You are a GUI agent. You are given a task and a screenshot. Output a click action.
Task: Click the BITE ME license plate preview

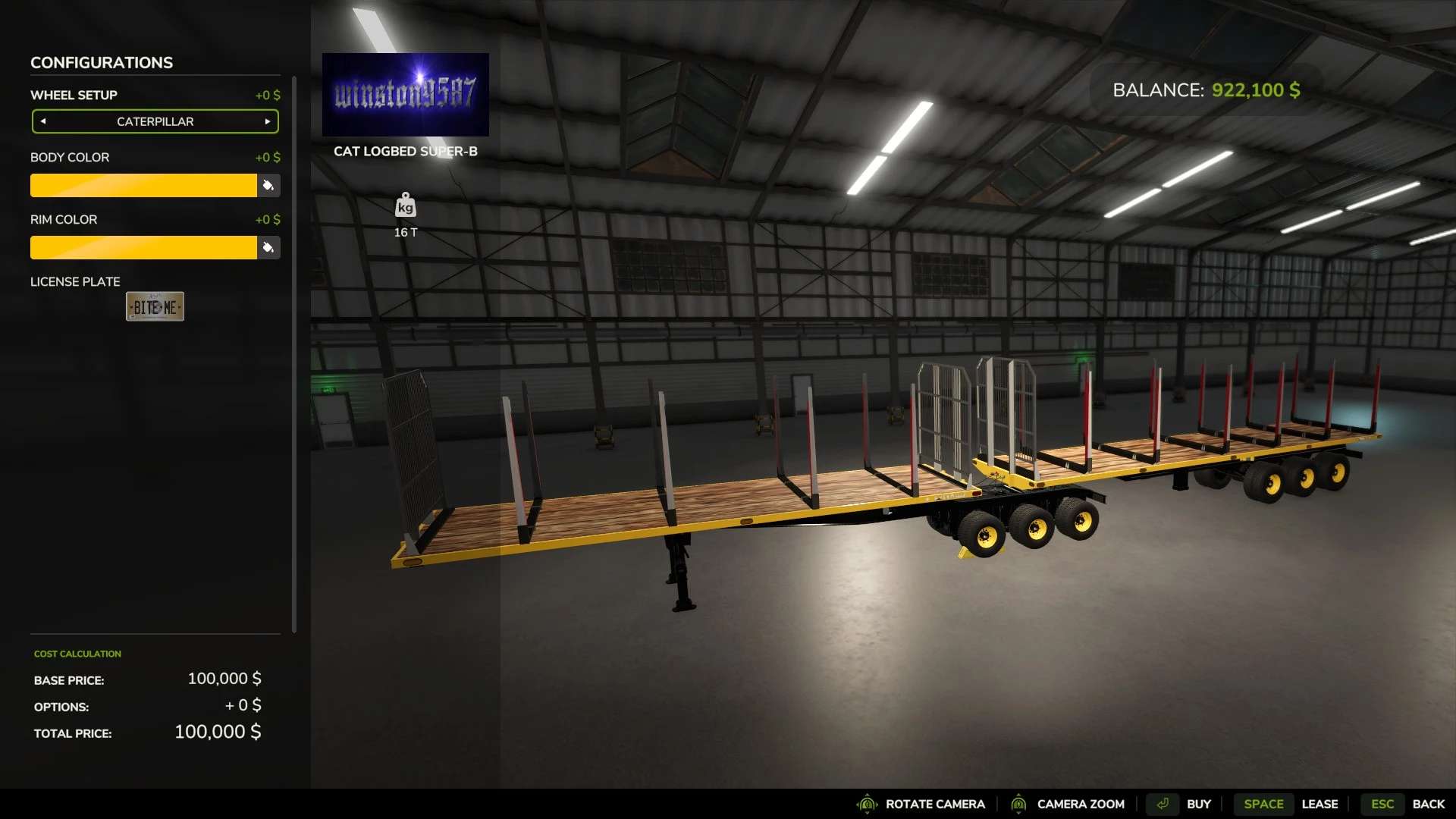coord(155,306)
